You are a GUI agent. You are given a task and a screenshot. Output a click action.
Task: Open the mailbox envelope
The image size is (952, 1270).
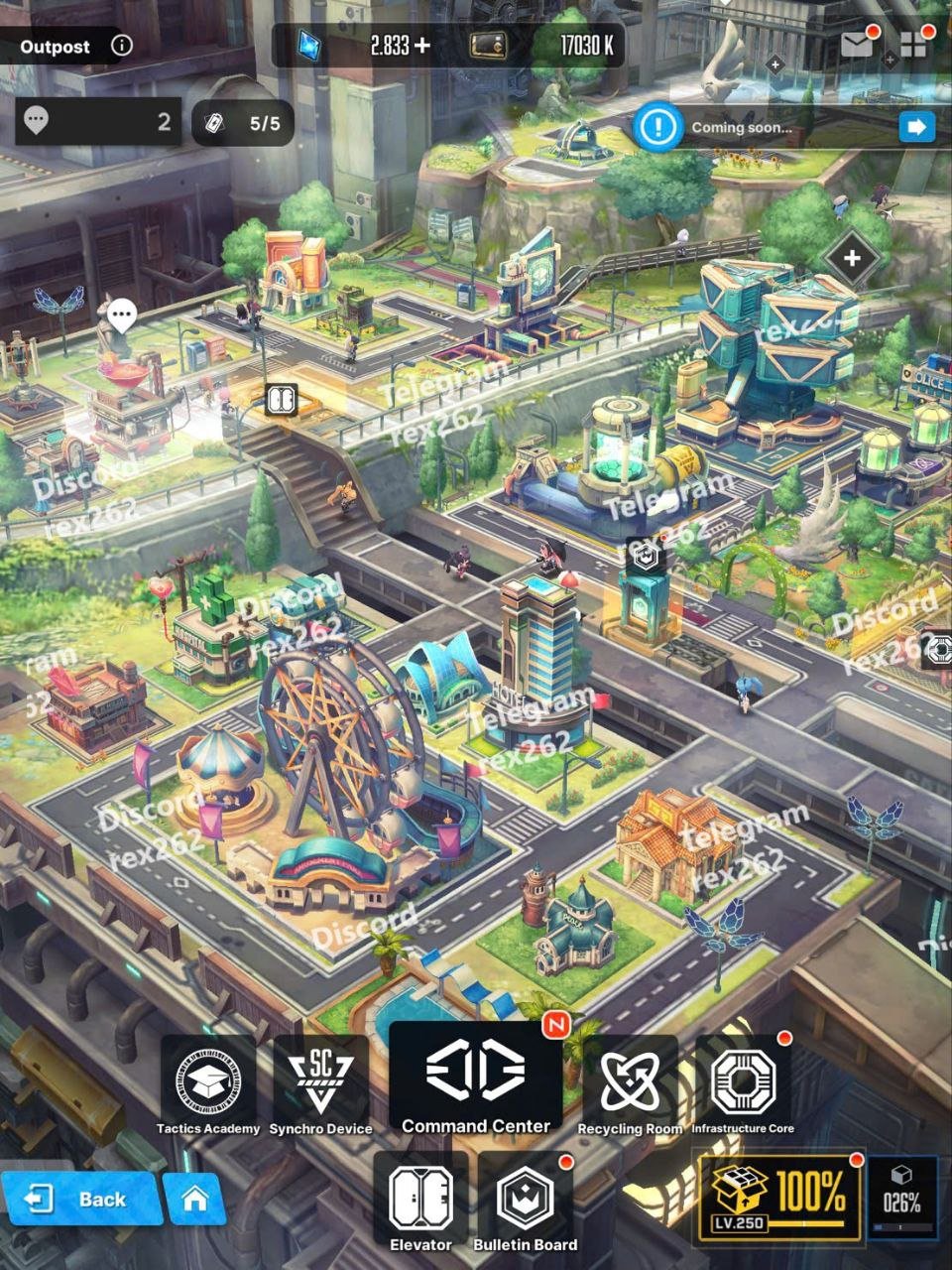(856, 44)
